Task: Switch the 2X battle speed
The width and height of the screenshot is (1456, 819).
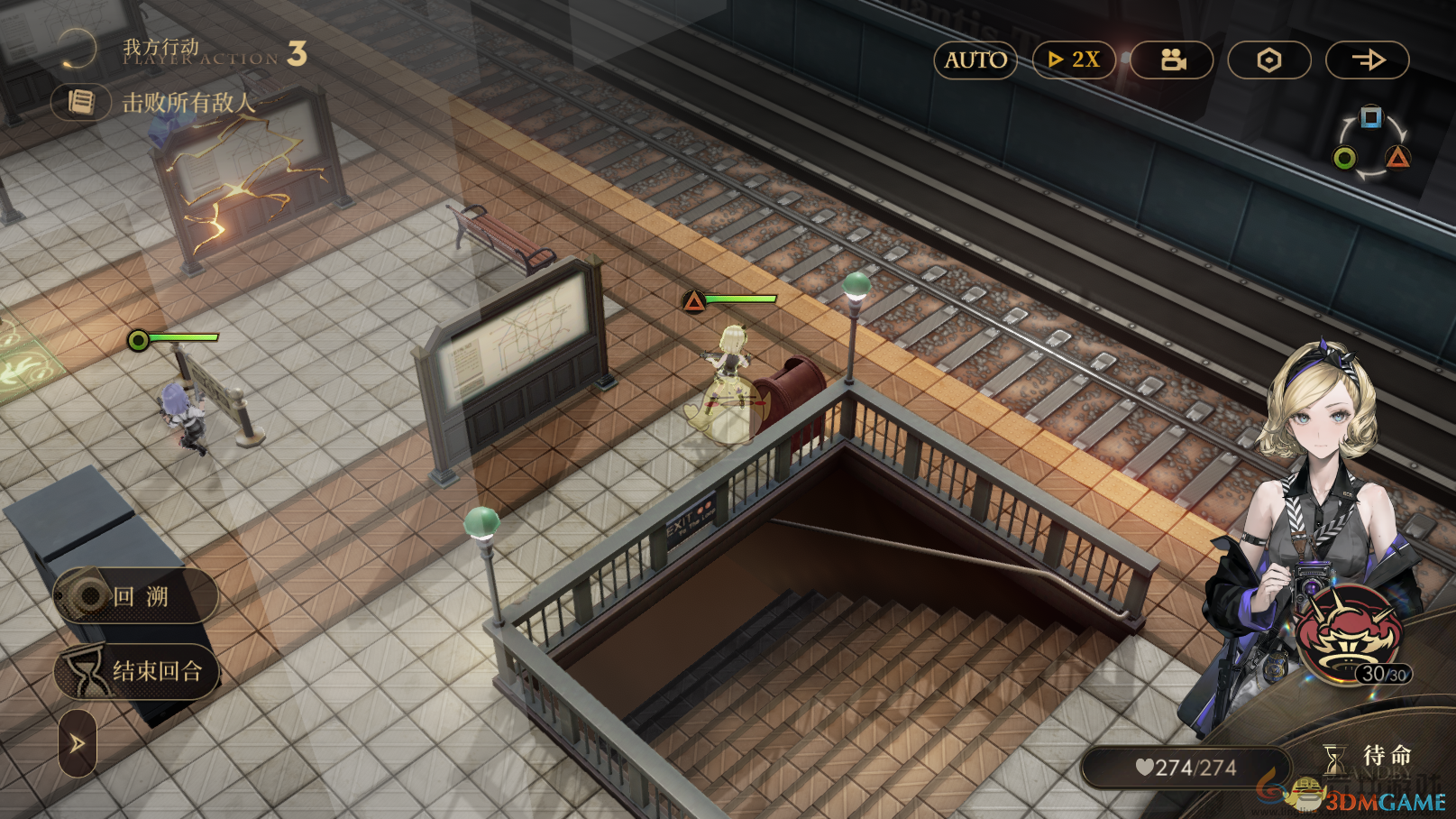Action: tap(1074, 60)
